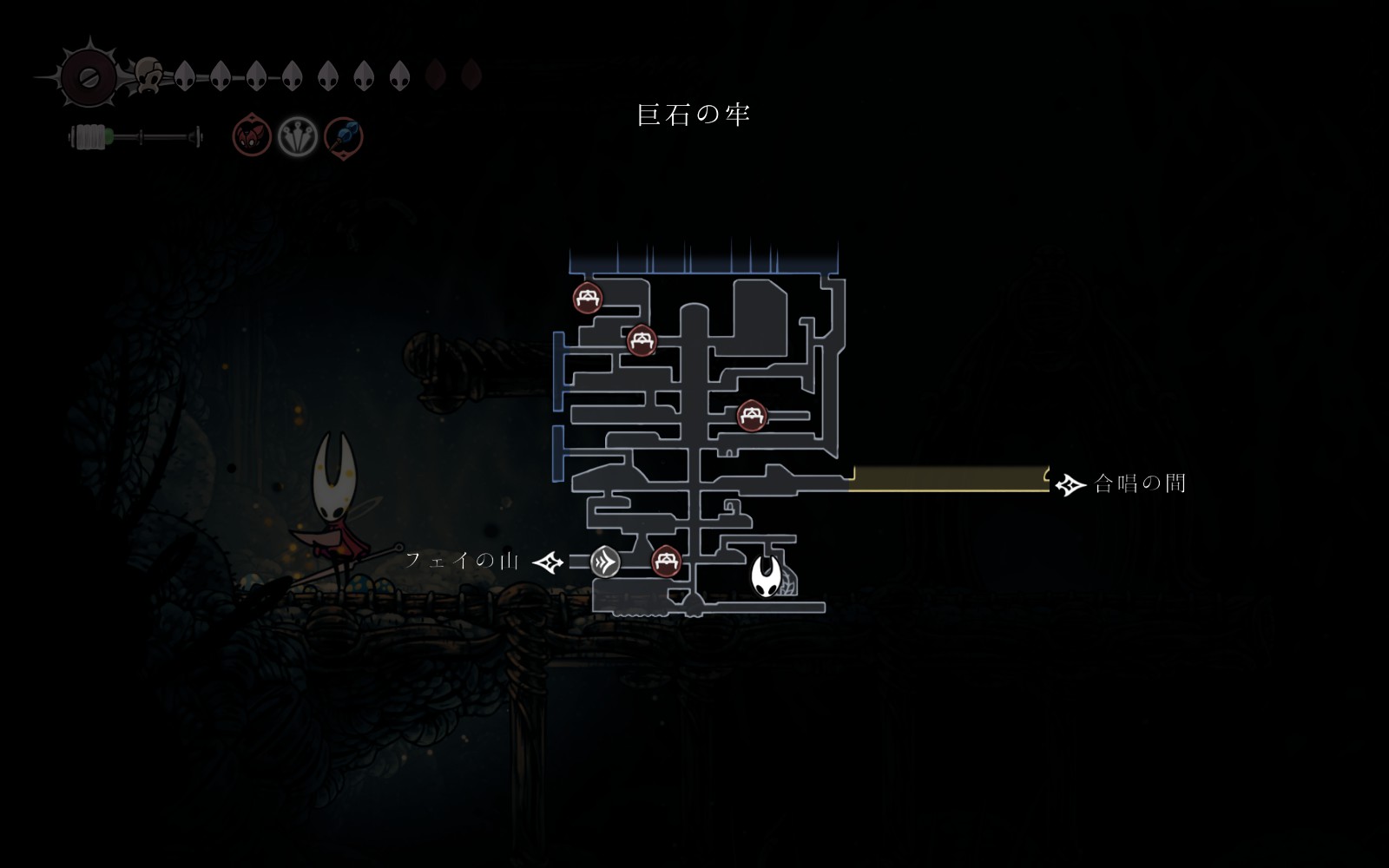Select the 合唱の間 exit label
This screenshot has height=868, width=1389.
[x=1140, y=483]
